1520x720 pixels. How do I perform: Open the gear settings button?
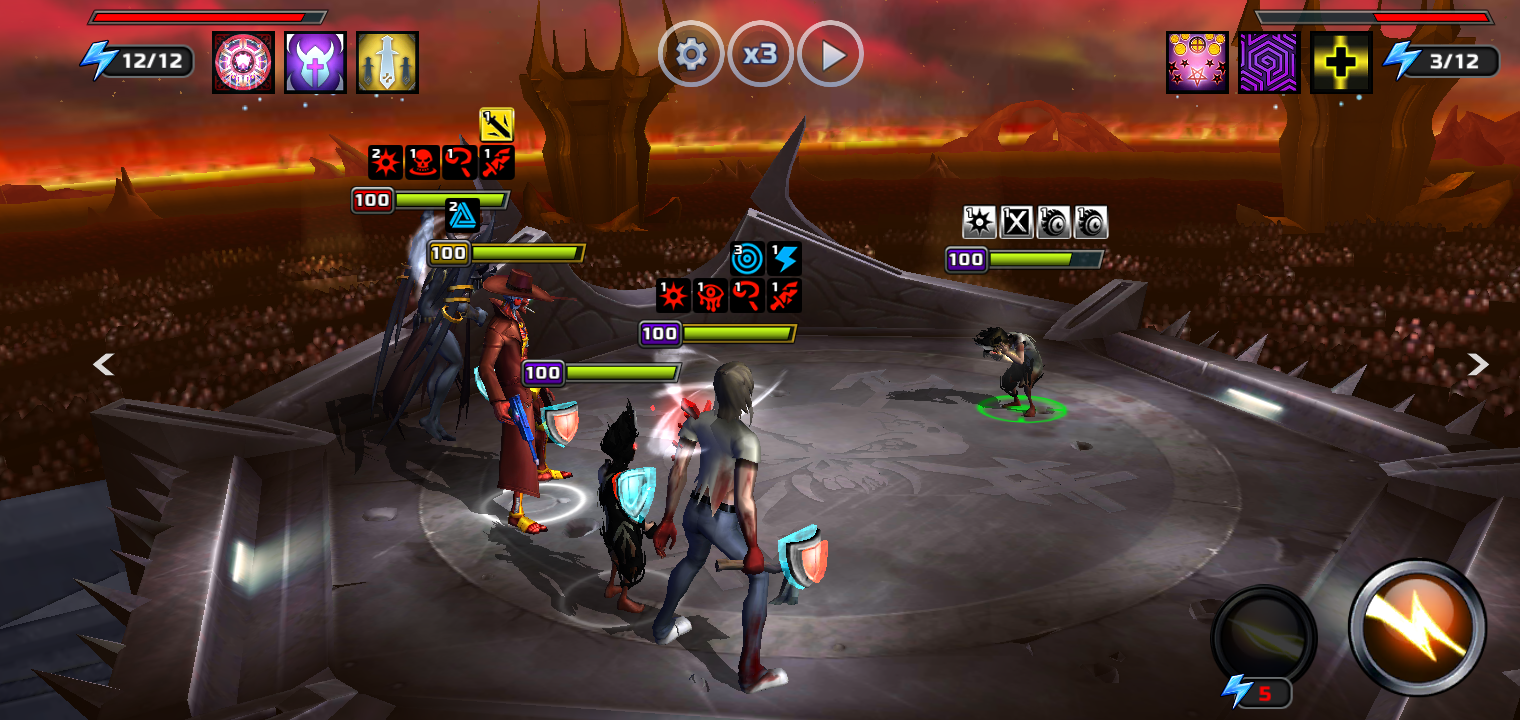(690, 54)
